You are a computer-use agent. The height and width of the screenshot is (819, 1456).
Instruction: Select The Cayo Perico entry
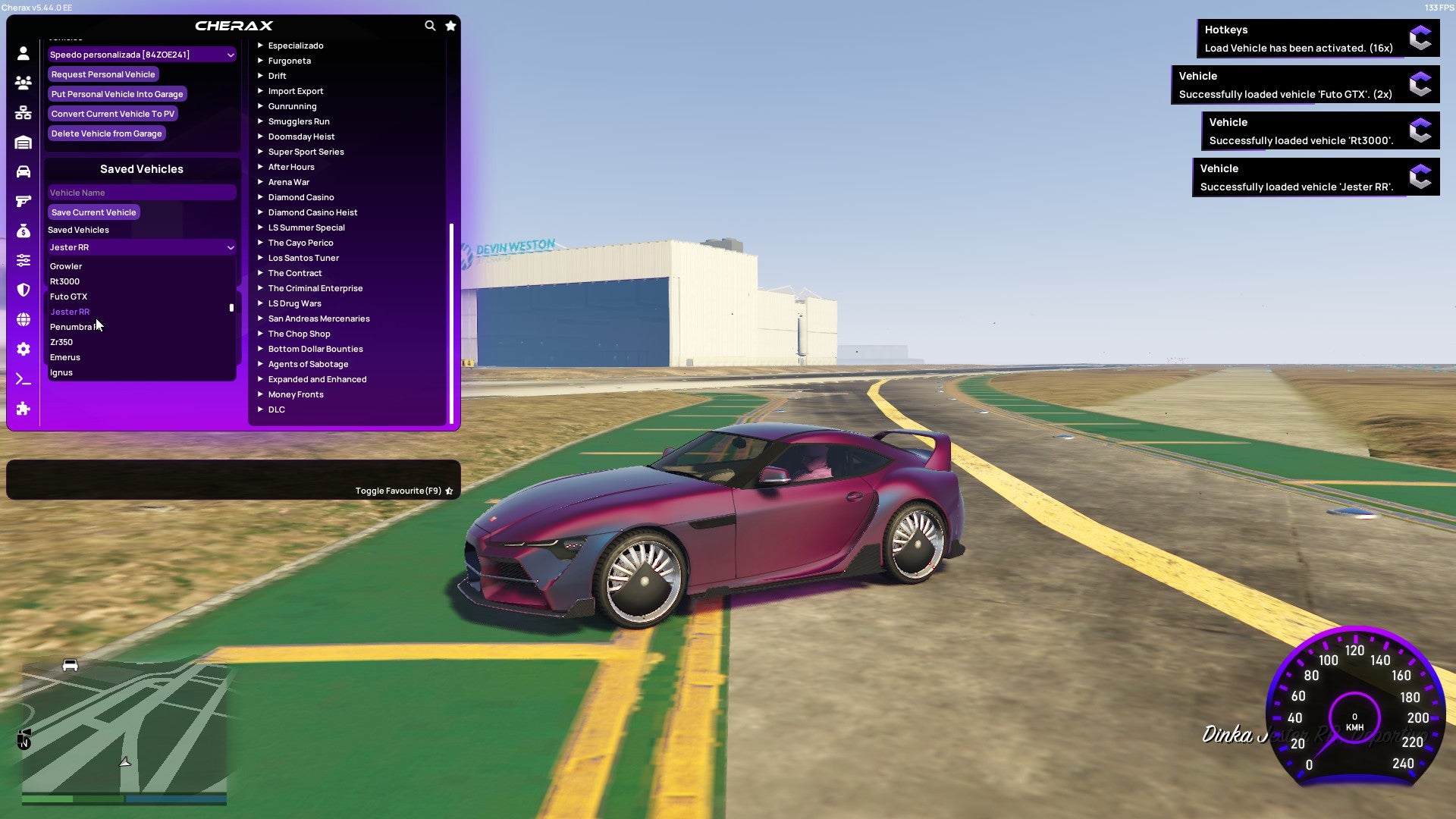(x=300, y=243)
